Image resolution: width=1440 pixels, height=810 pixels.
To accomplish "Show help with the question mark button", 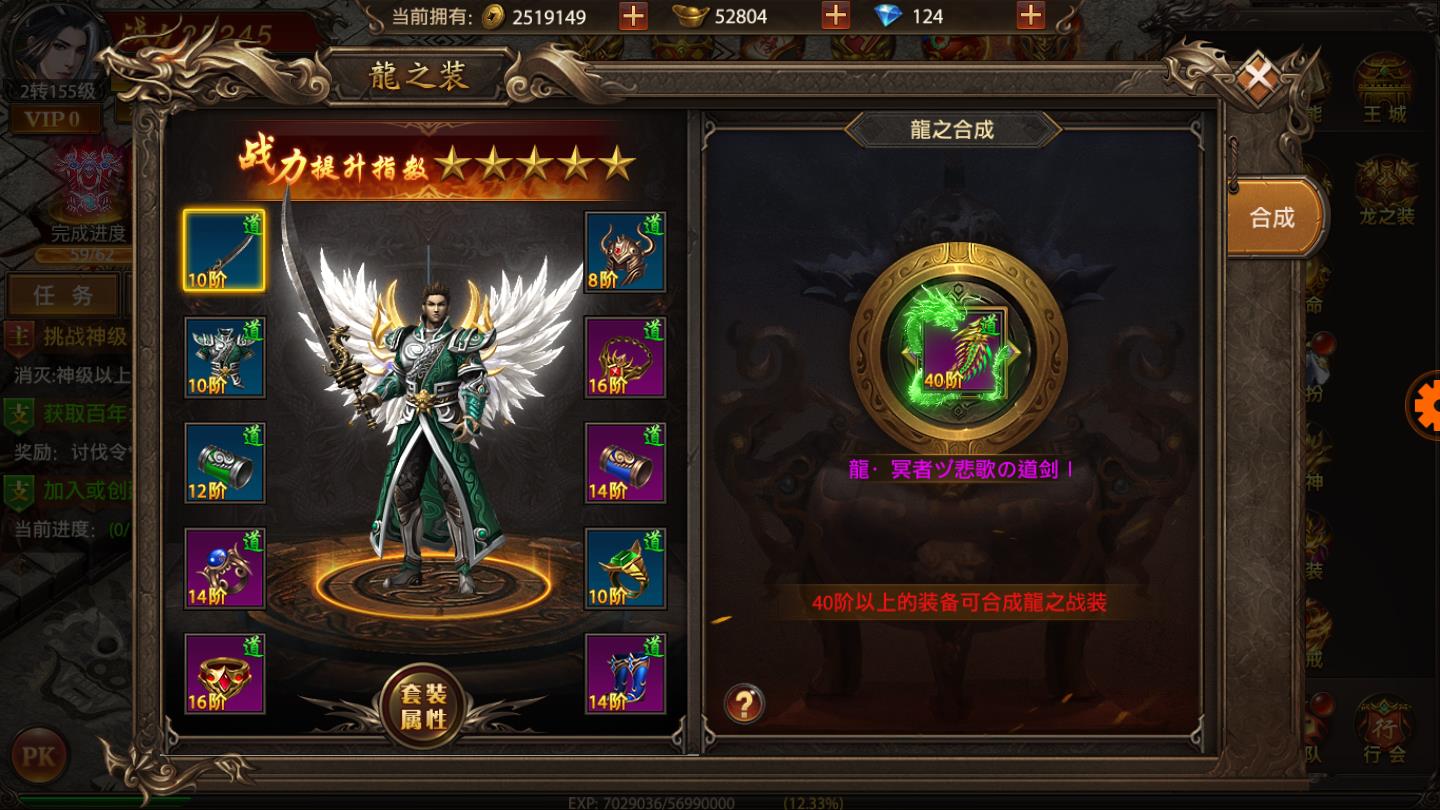I will [744, 703].
